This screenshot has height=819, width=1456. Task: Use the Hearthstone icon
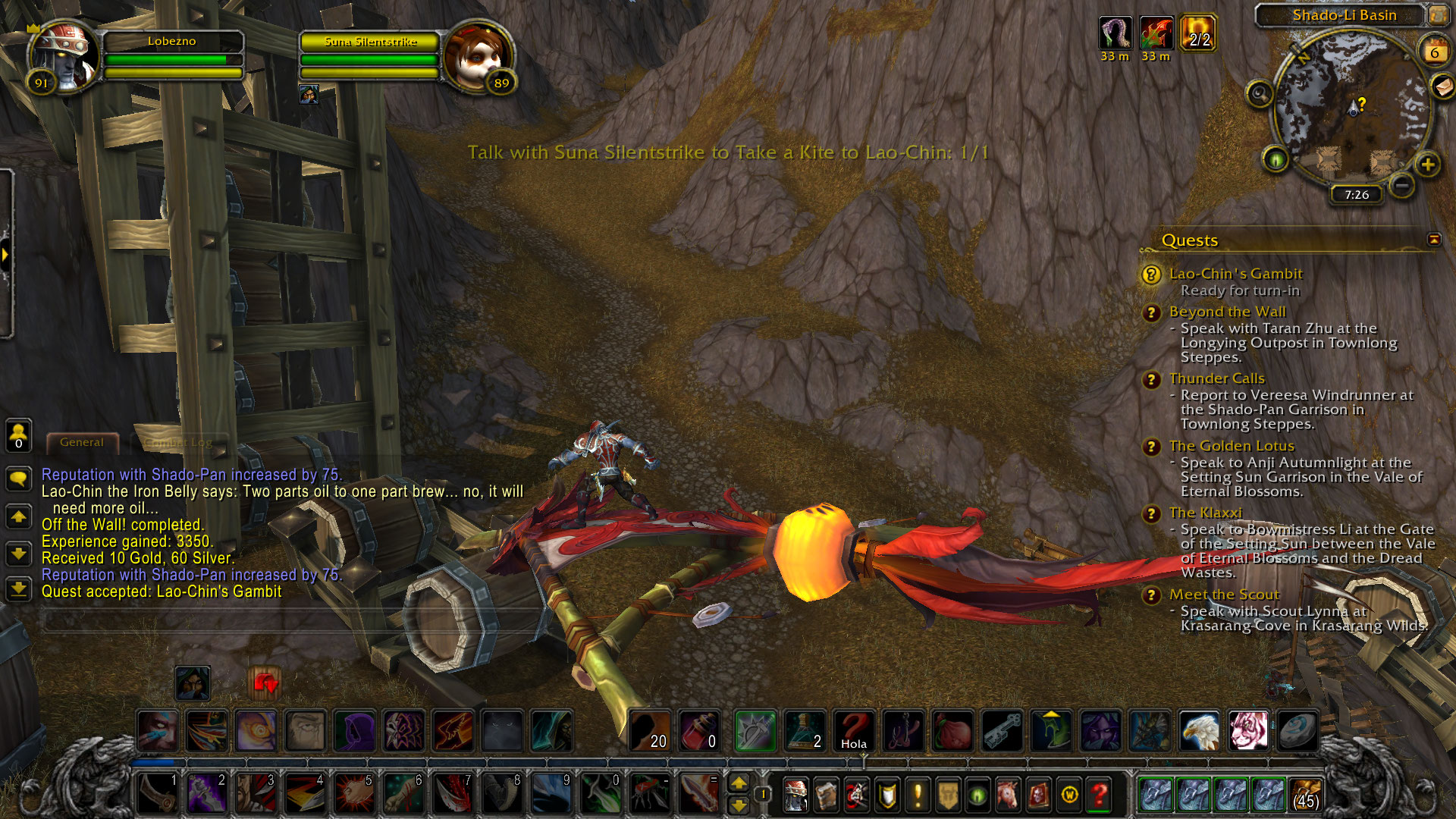coord(1298,731)
